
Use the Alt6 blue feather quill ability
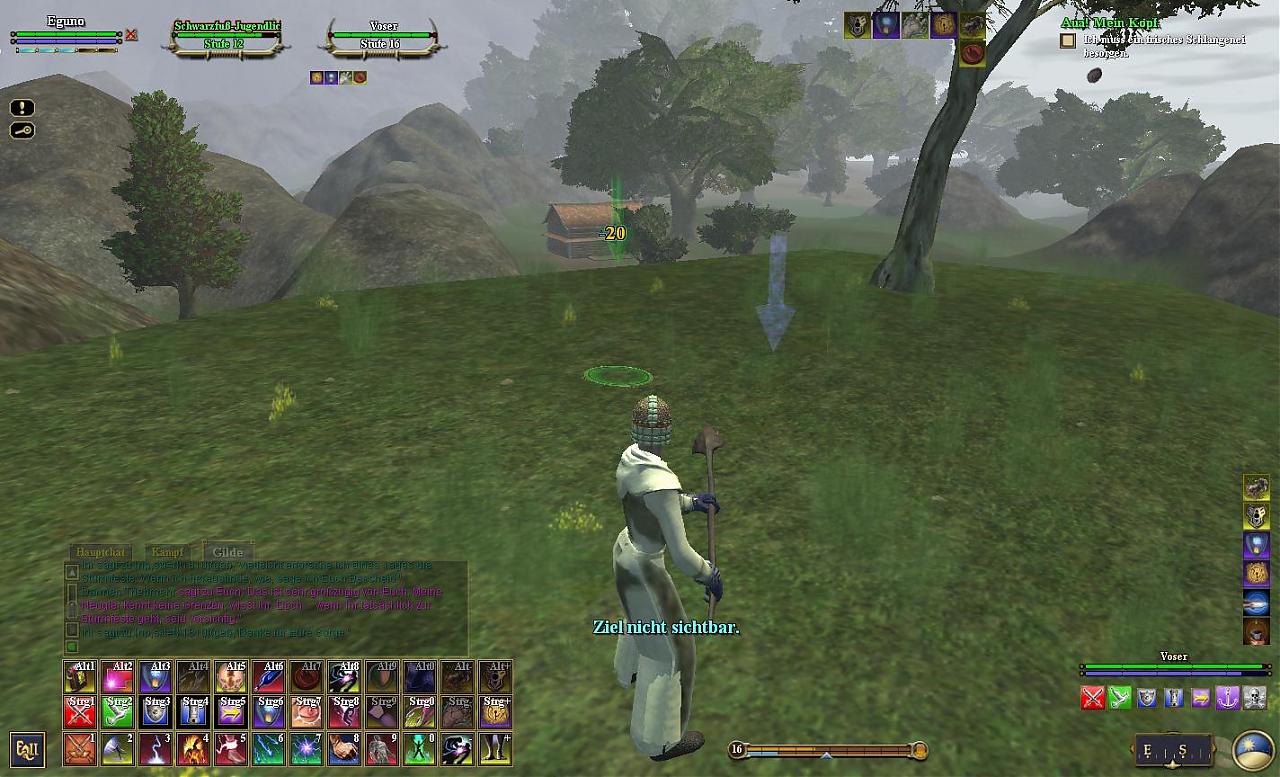(269, 677)
